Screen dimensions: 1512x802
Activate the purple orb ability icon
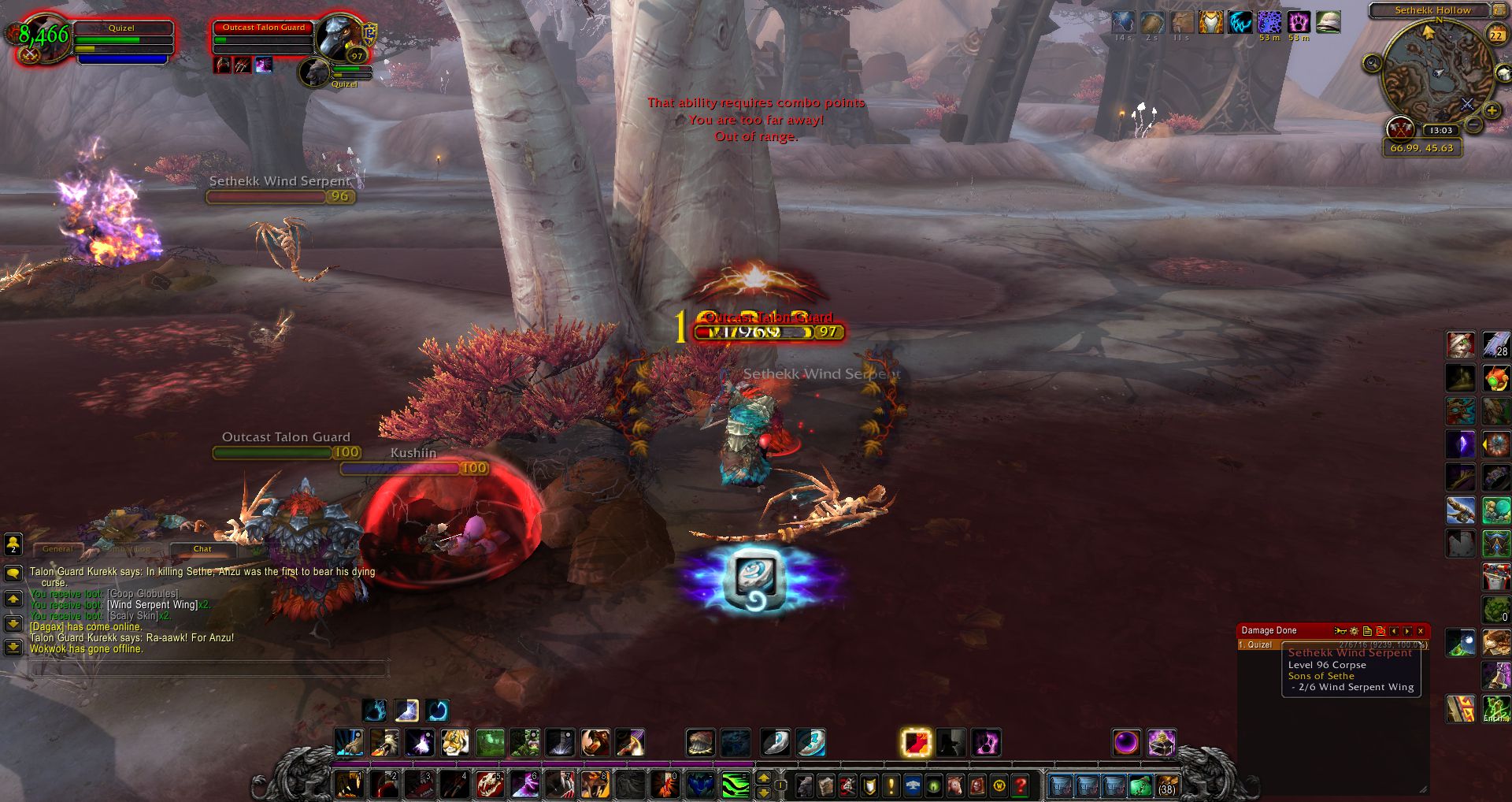pos(1126,743)
